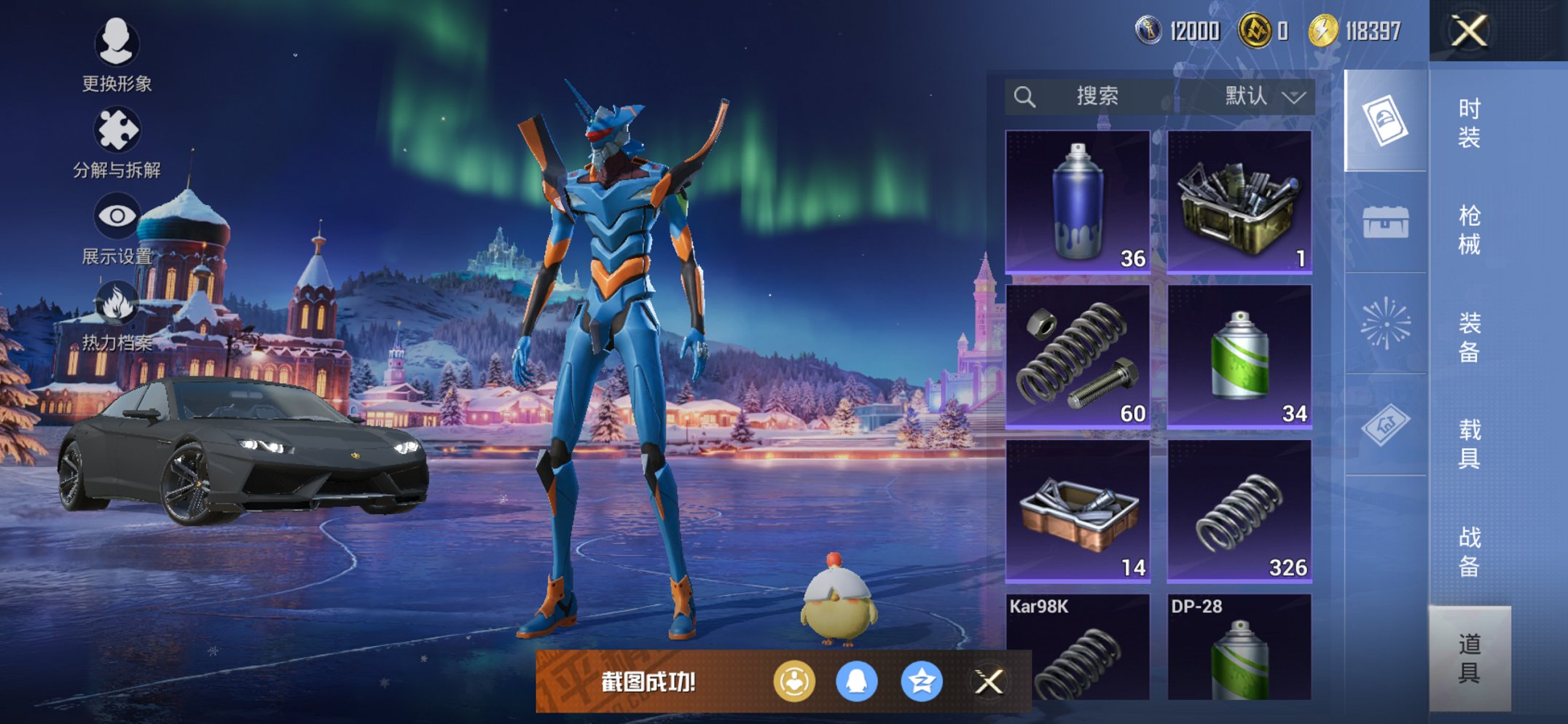This screenshot has width=1568, height=724.
Task: Open the 默认 sort dropdown
Action: coord(1264,96)
